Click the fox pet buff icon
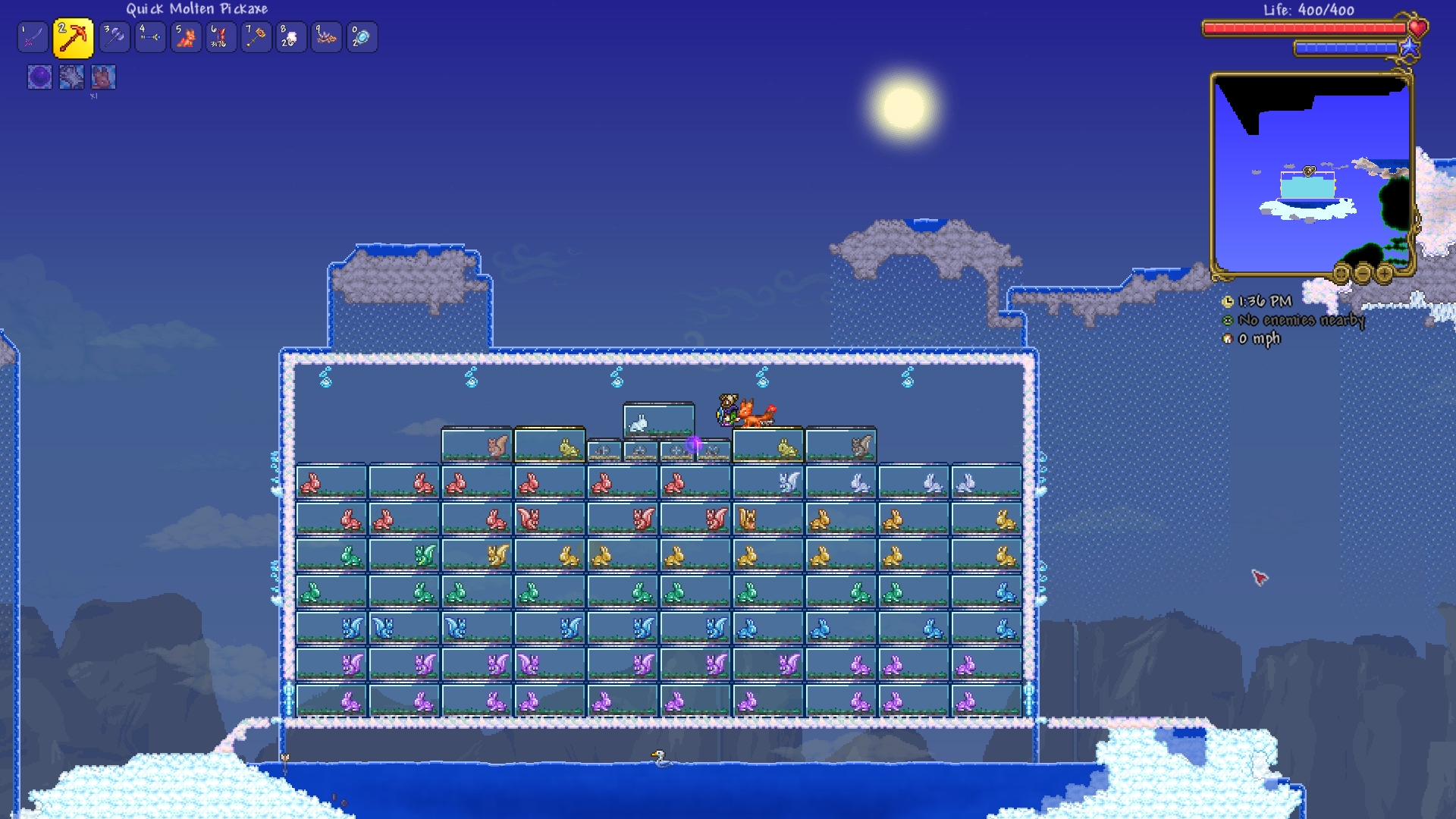Image resolution: width=1456 pixels, height=819 pixels. 103,77
